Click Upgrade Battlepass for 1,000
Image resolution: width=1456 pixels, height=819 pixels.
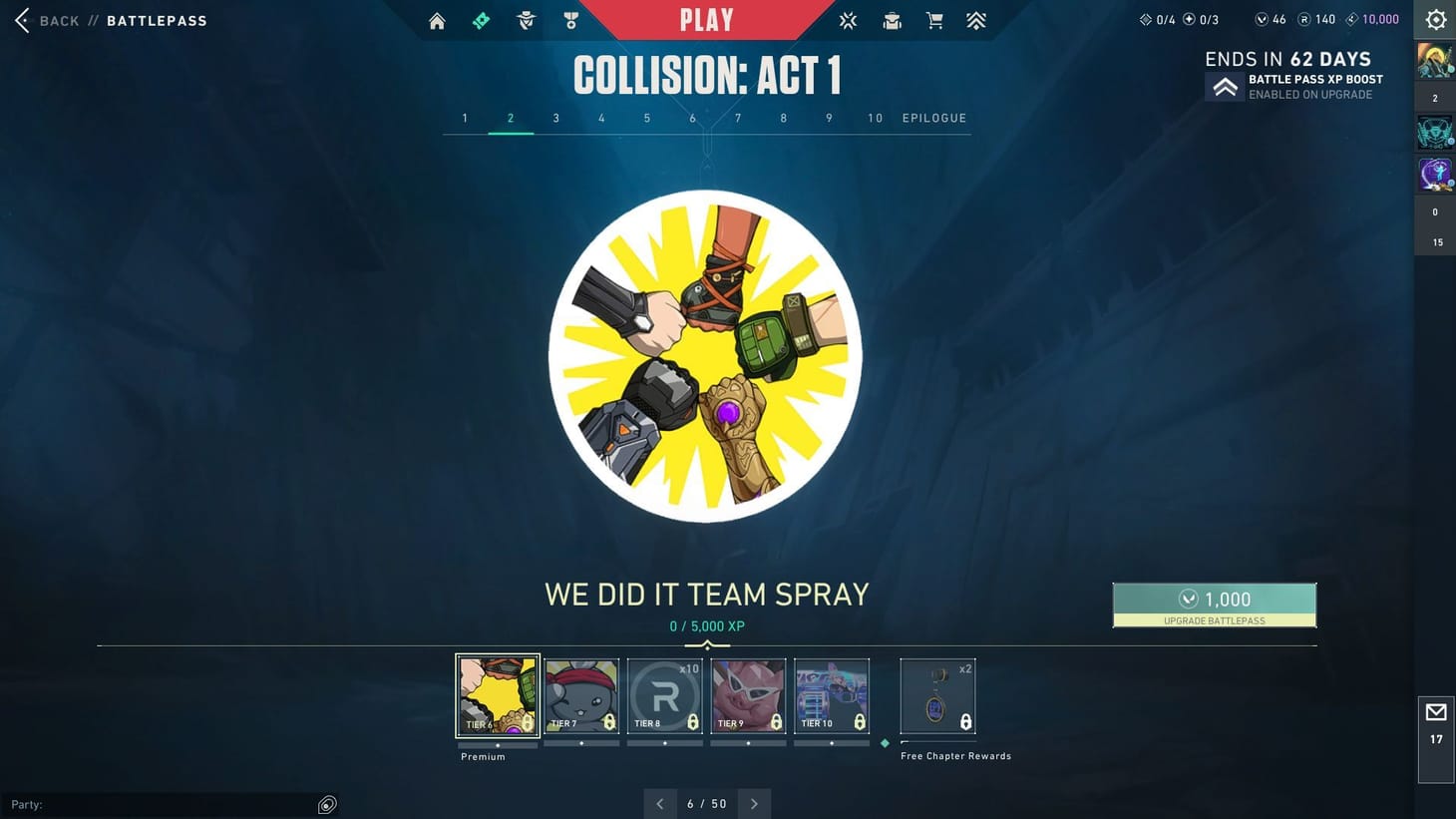(x=1215, y=605)
